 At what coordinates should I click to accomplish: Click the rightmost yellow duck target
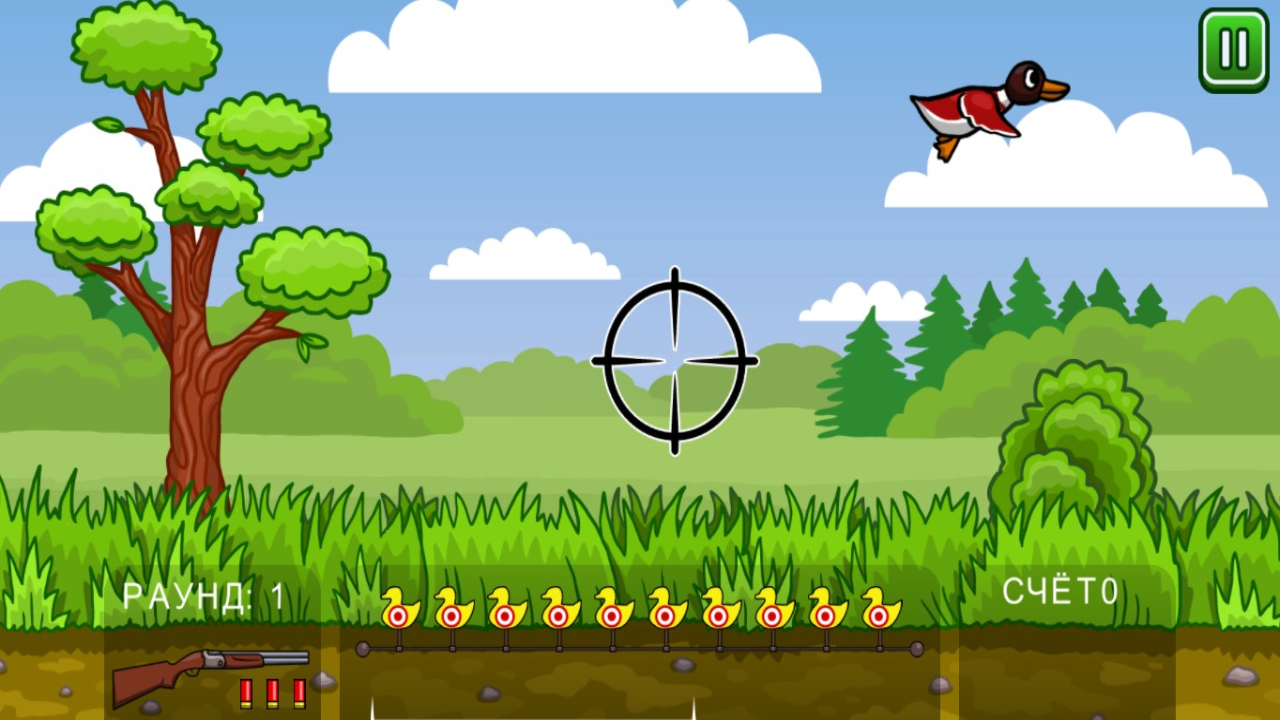click(x=877, y=613)
